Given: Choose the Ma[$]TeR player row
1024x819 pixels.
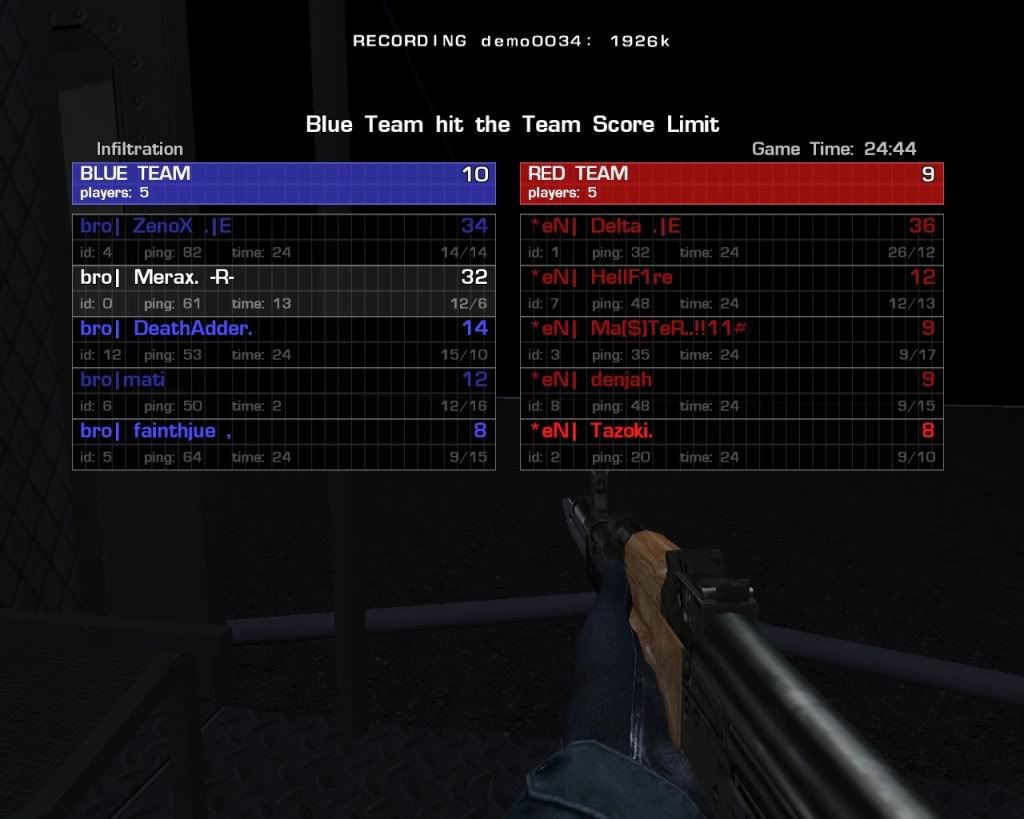Looking at the screenshot, I should tap(731, 341).
